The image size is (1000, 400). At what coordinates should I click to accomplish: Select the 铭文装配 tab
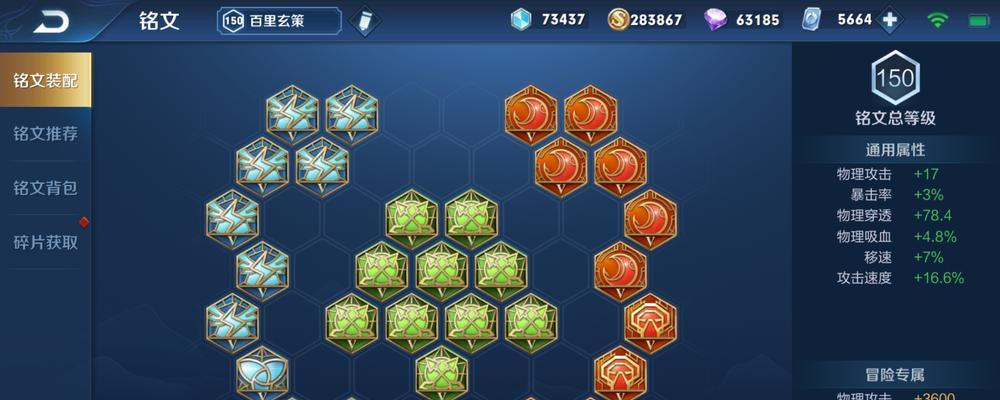[x=45, y=80]
